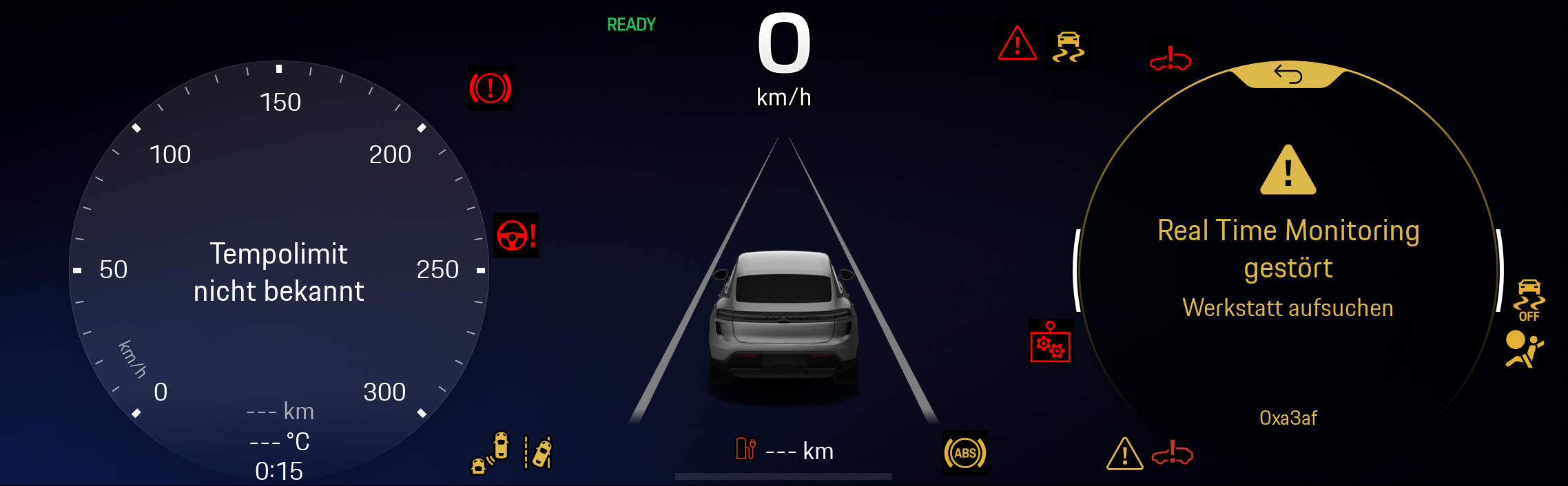
Task: Click the yellow ABS warning icon
Action: (964, 453)
